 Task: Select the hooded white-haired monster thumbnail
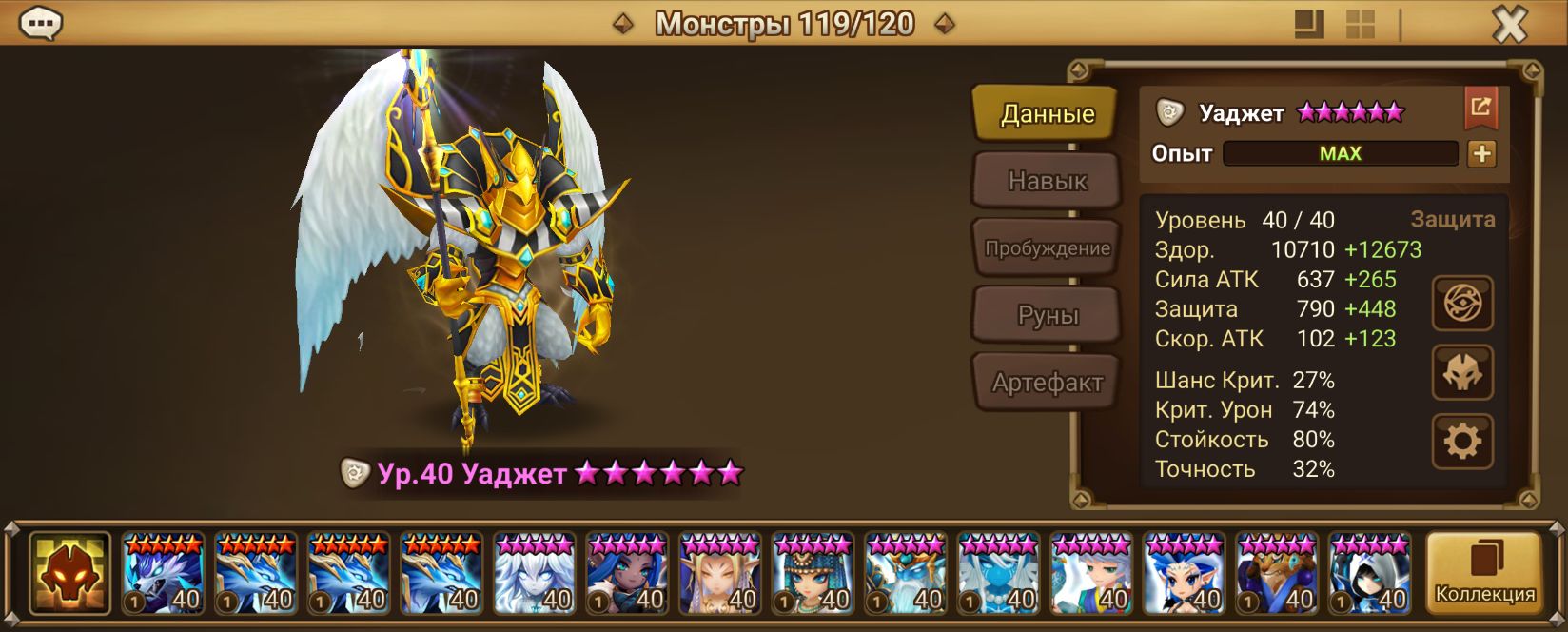tap(1370, 574)
